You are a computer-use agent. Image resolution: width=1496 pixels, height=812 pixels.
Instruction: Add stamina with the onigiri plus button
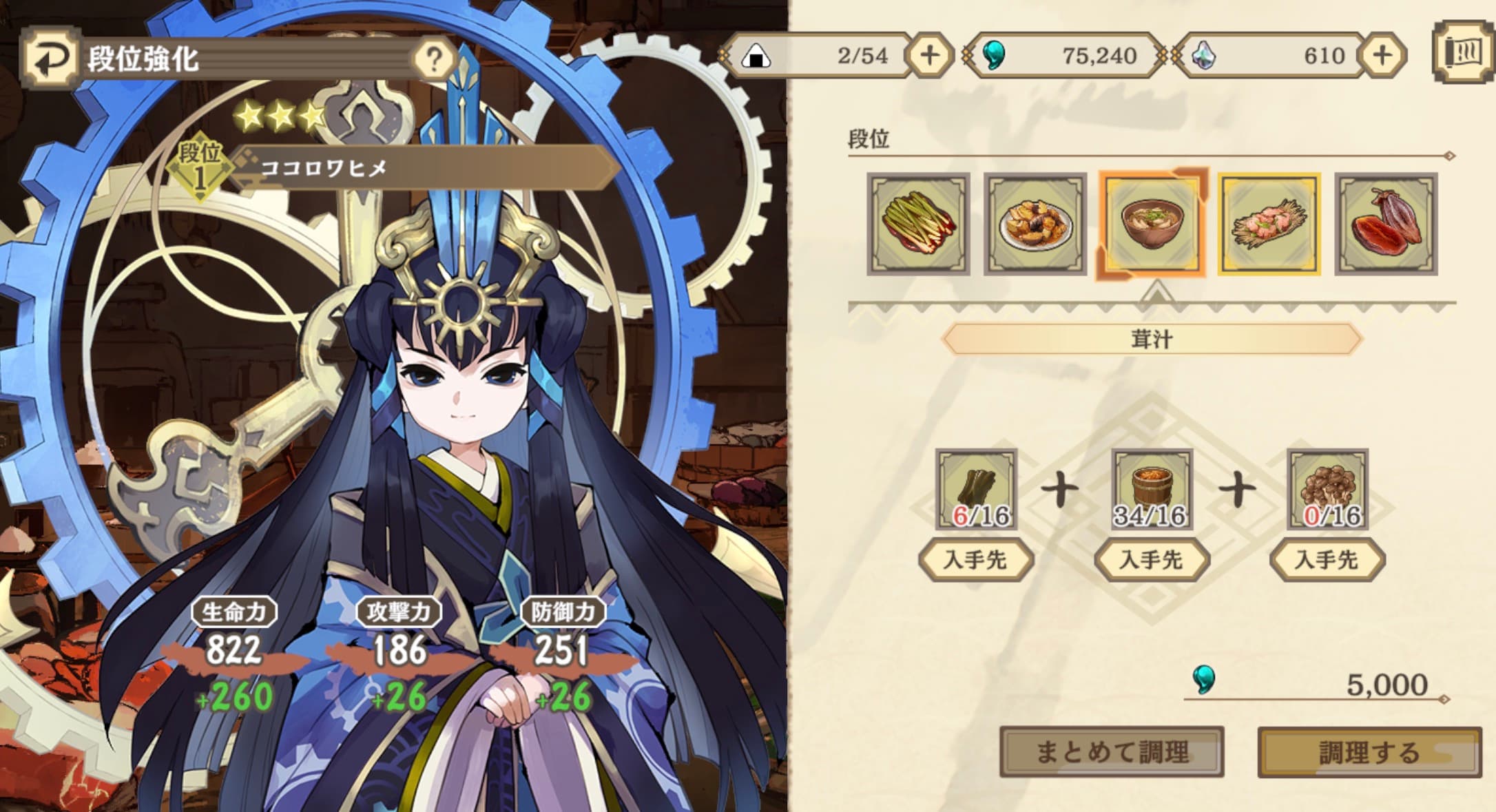930,55
